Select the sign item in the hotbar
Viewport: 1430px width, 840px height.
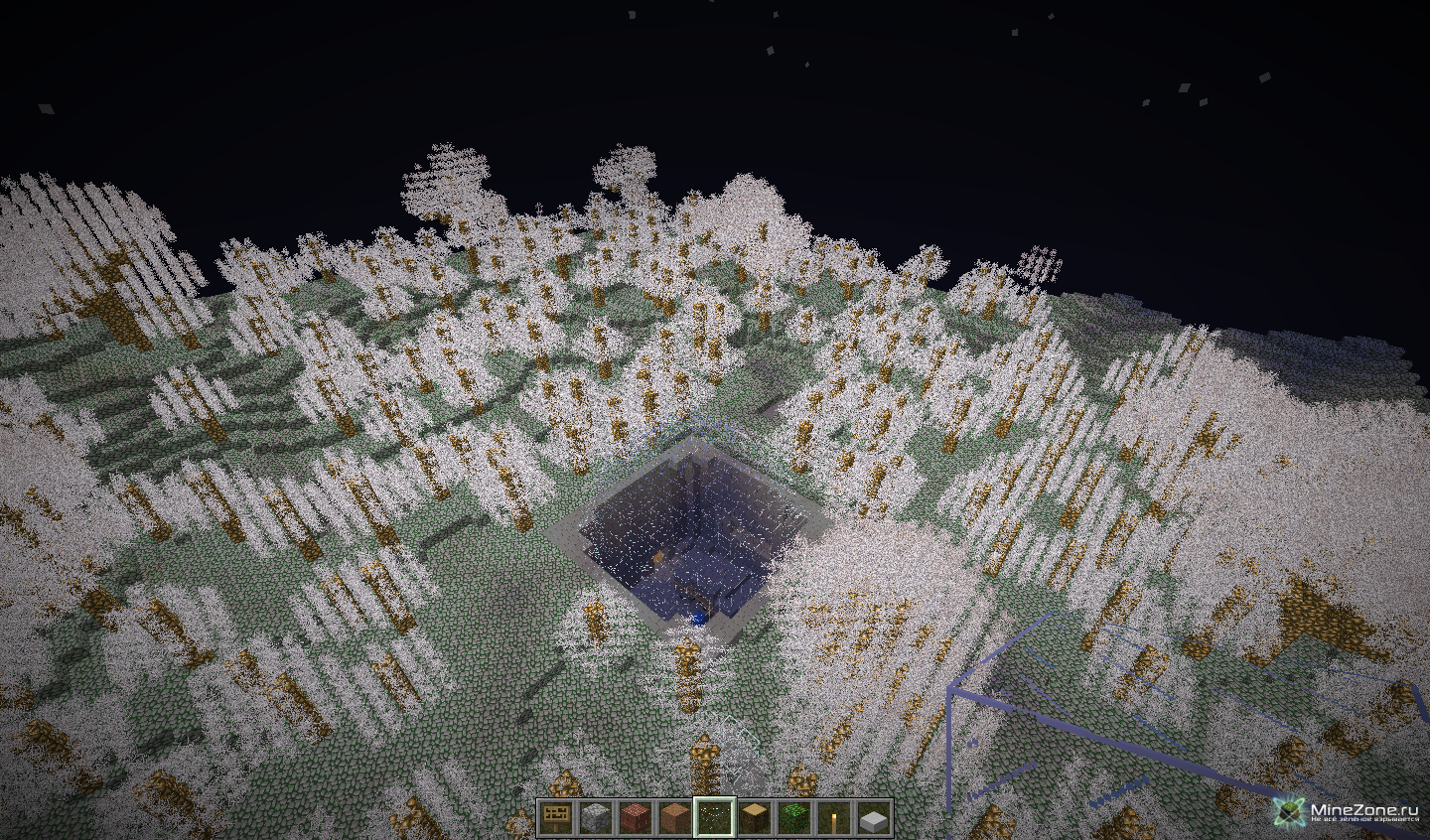tap(555, 817)
